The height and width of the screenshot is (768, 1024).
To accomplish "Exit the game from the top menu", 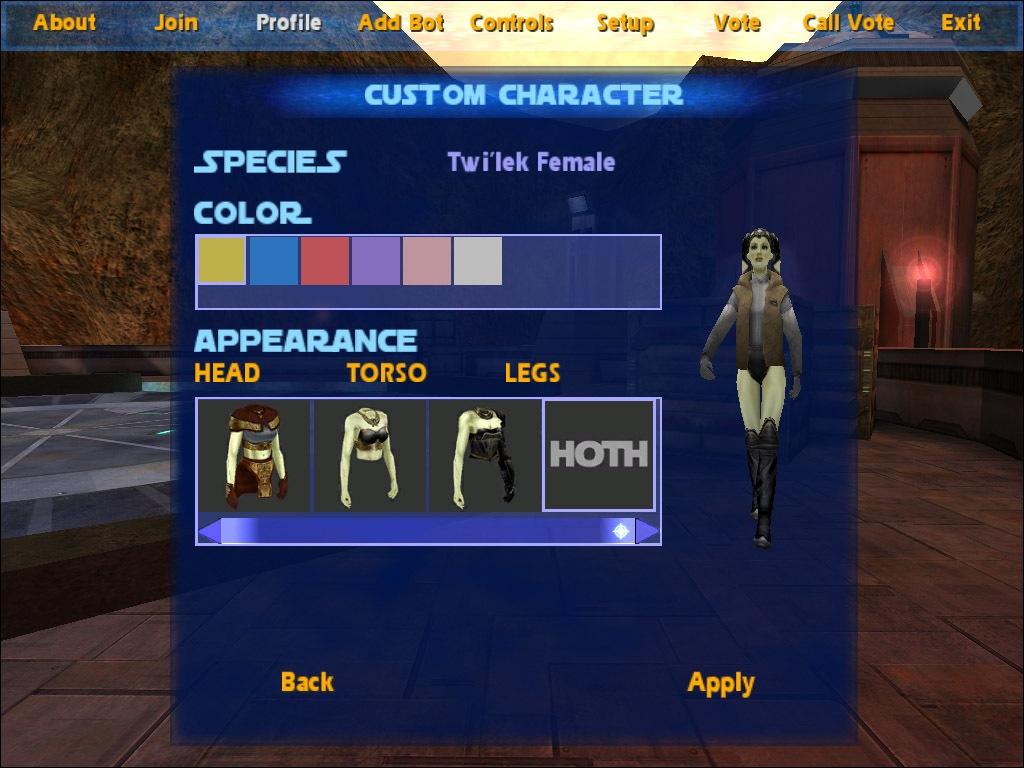I will pos(960,22).
